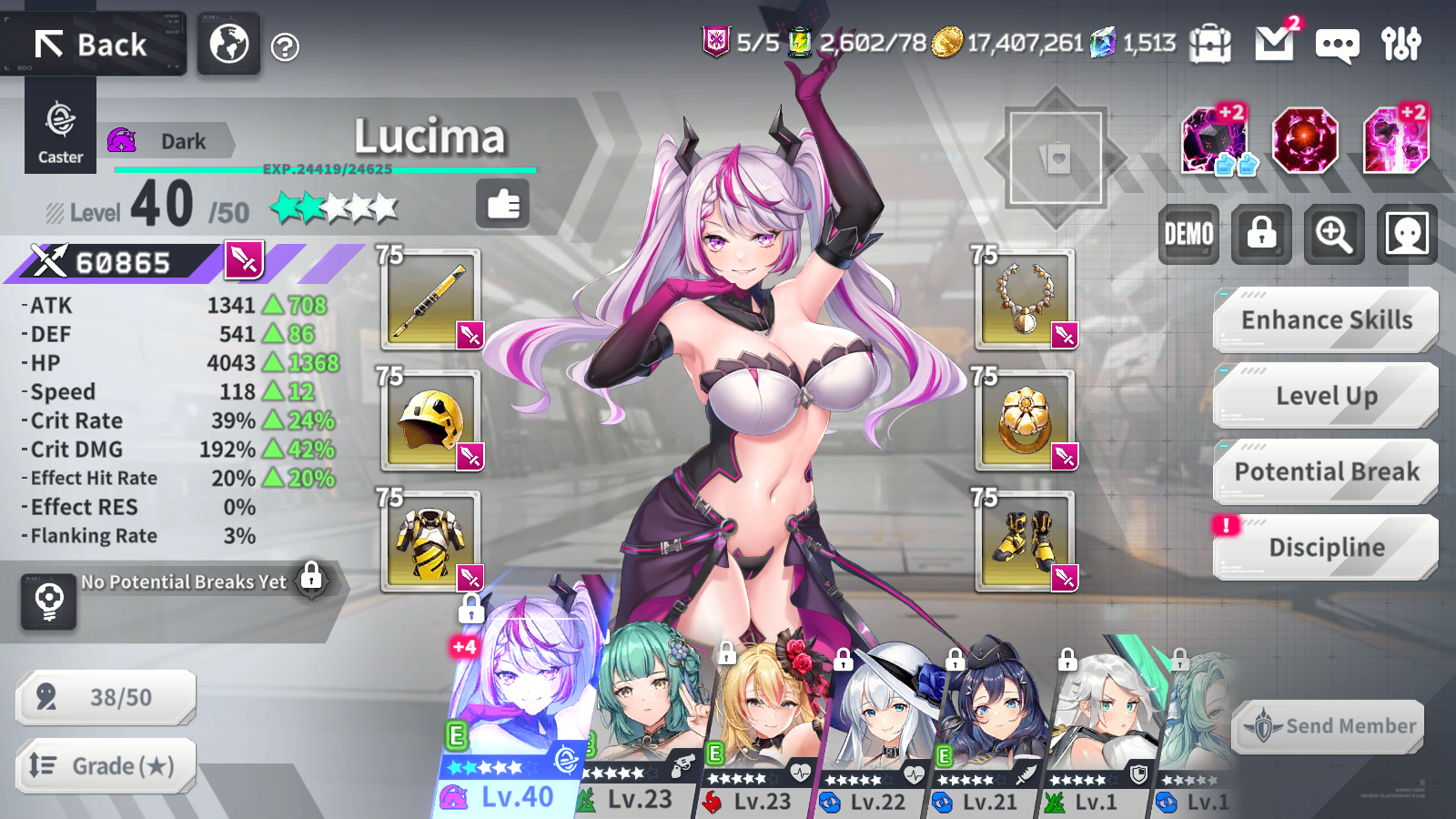Screen dimensions: 1456x819
Task: Open the chat speech bubble
Action: tap(1337, 45)
